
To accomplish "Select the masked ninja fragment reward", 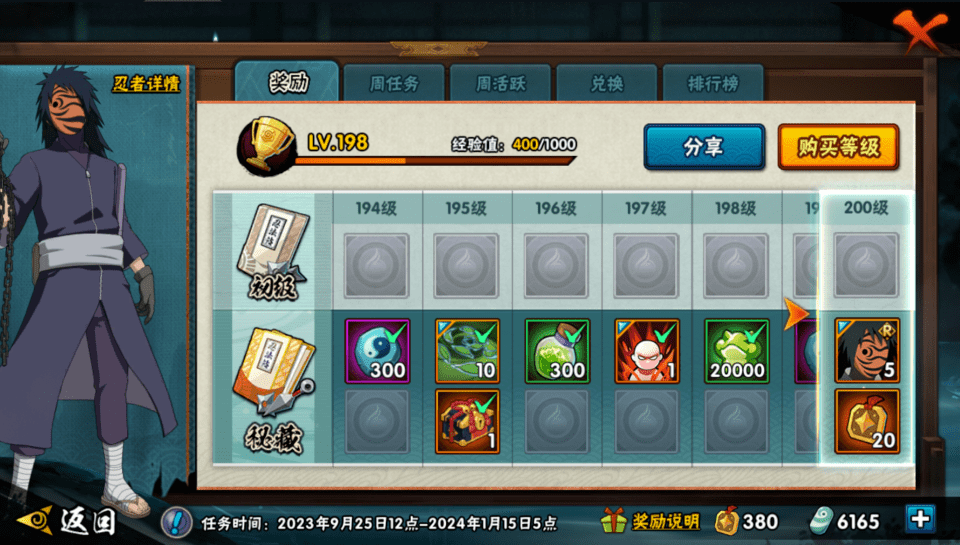I will [x=867, y=351].
